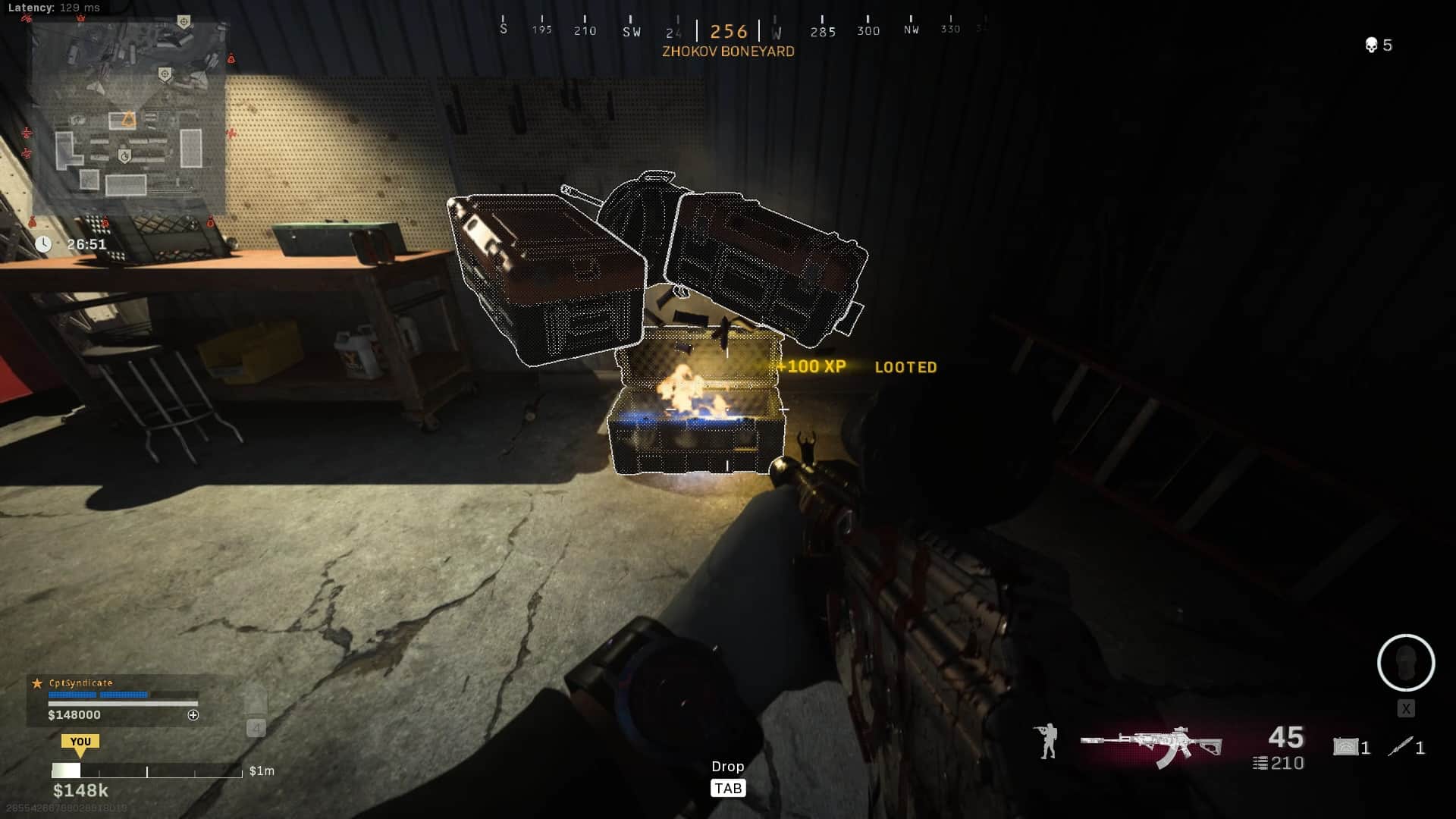Select the ZHOKOV BONEYARD location label
The width and height of the screenshot is (1456, 819).
(x=727, y=51)
